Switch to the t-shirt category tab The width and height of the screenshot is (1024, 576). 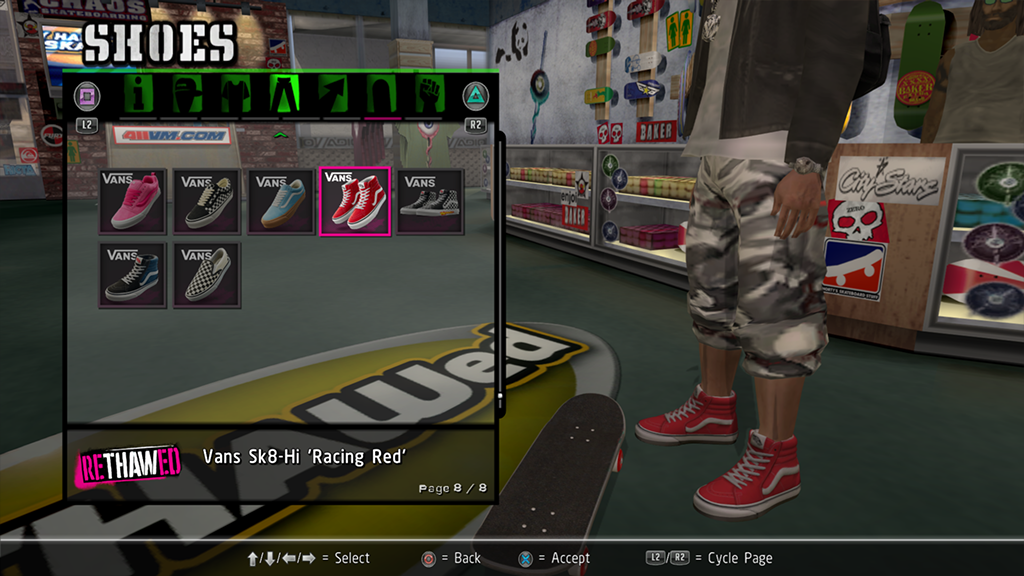[235, 96]
